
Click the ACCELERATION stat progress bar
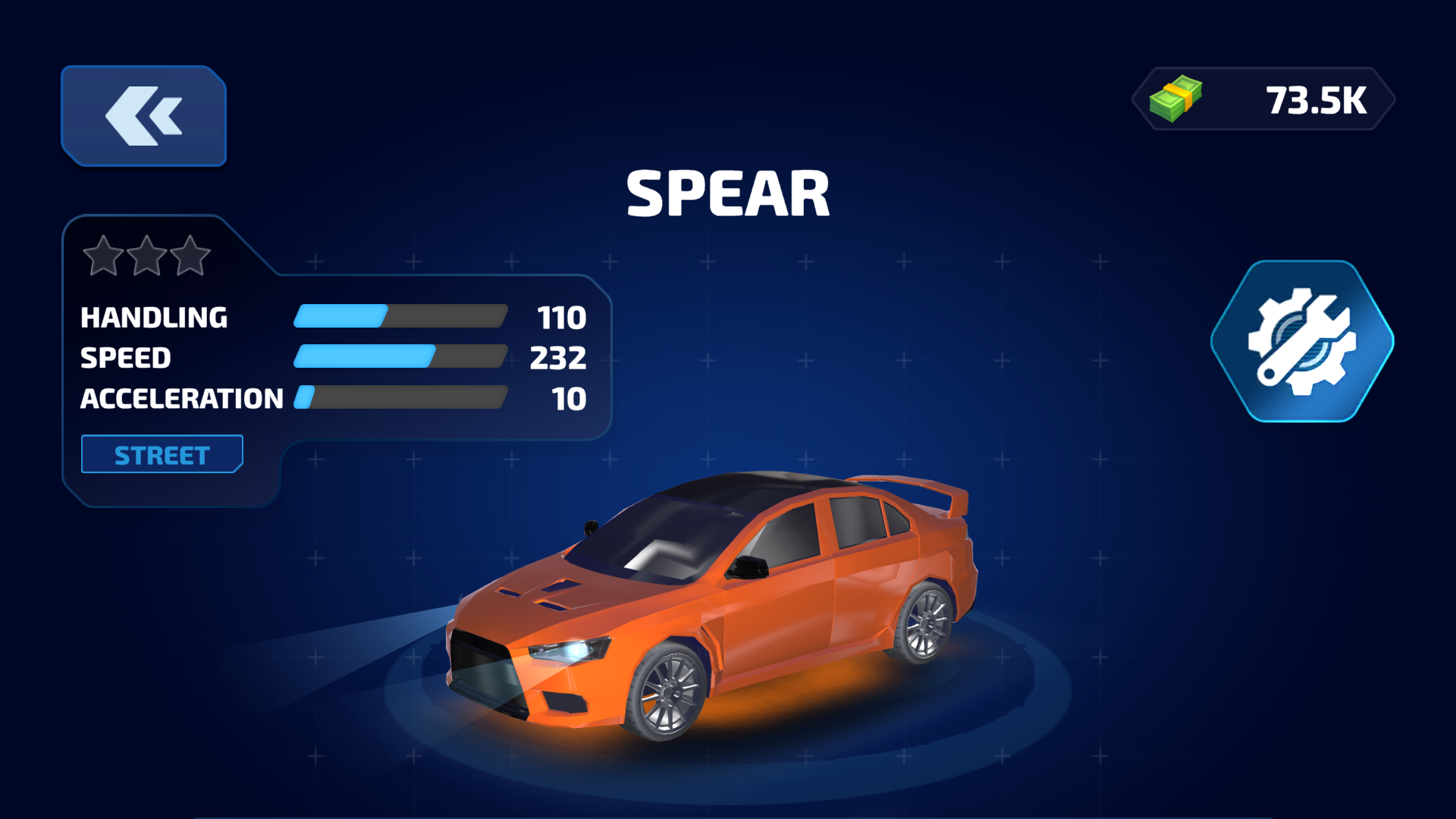tap(400, 397)
